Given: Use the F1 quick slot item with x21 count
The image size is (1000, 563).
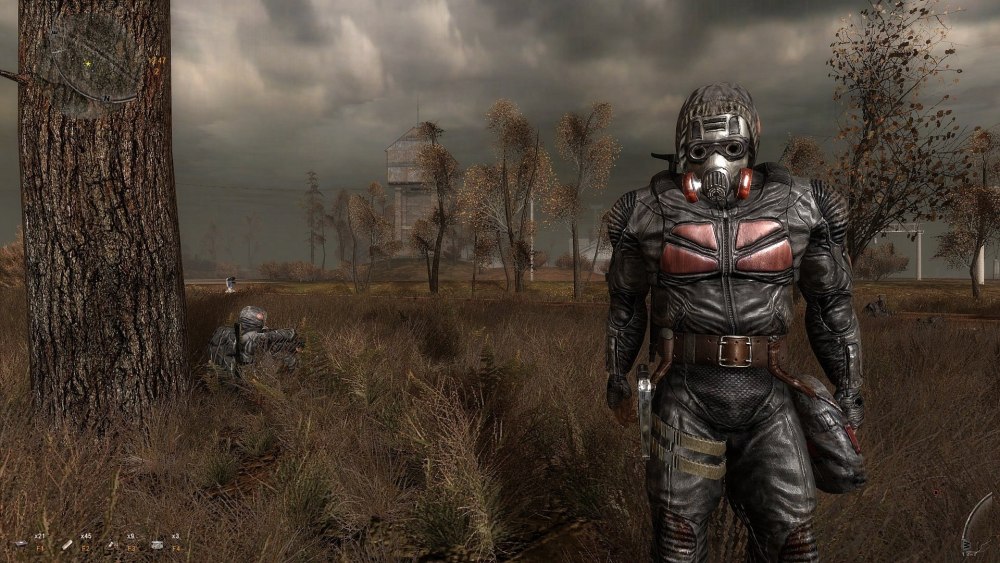Looking at the screenshot, I should [19, 544].
